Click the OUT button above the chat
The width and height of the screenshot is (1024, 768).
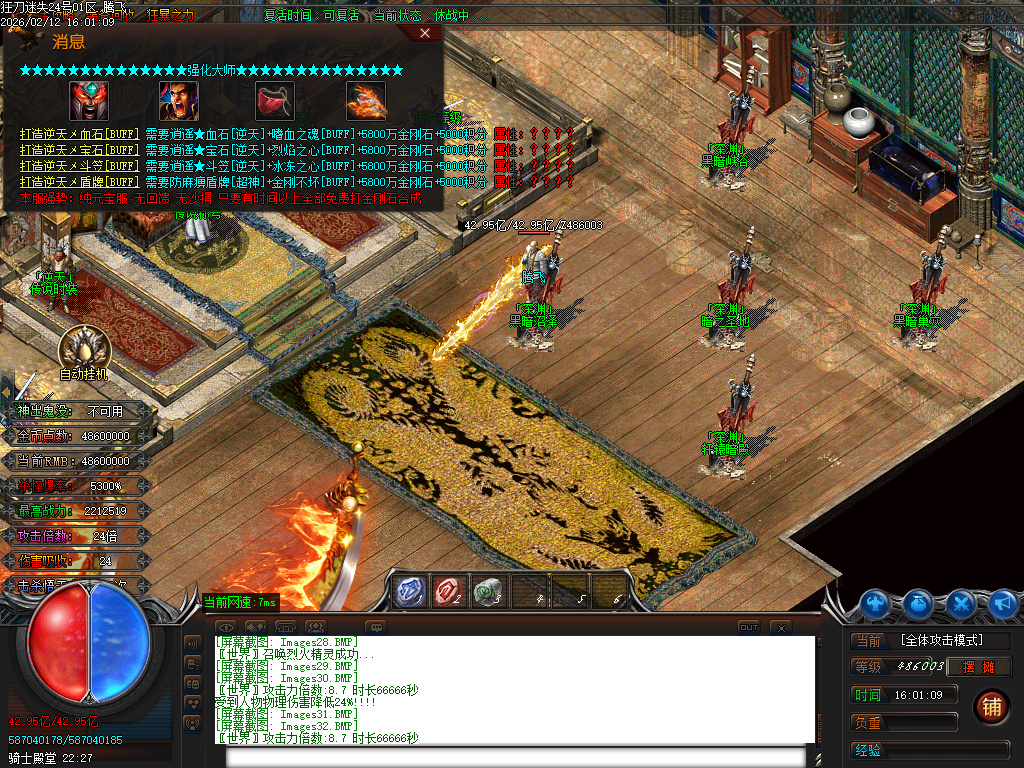tap(749, 627)
